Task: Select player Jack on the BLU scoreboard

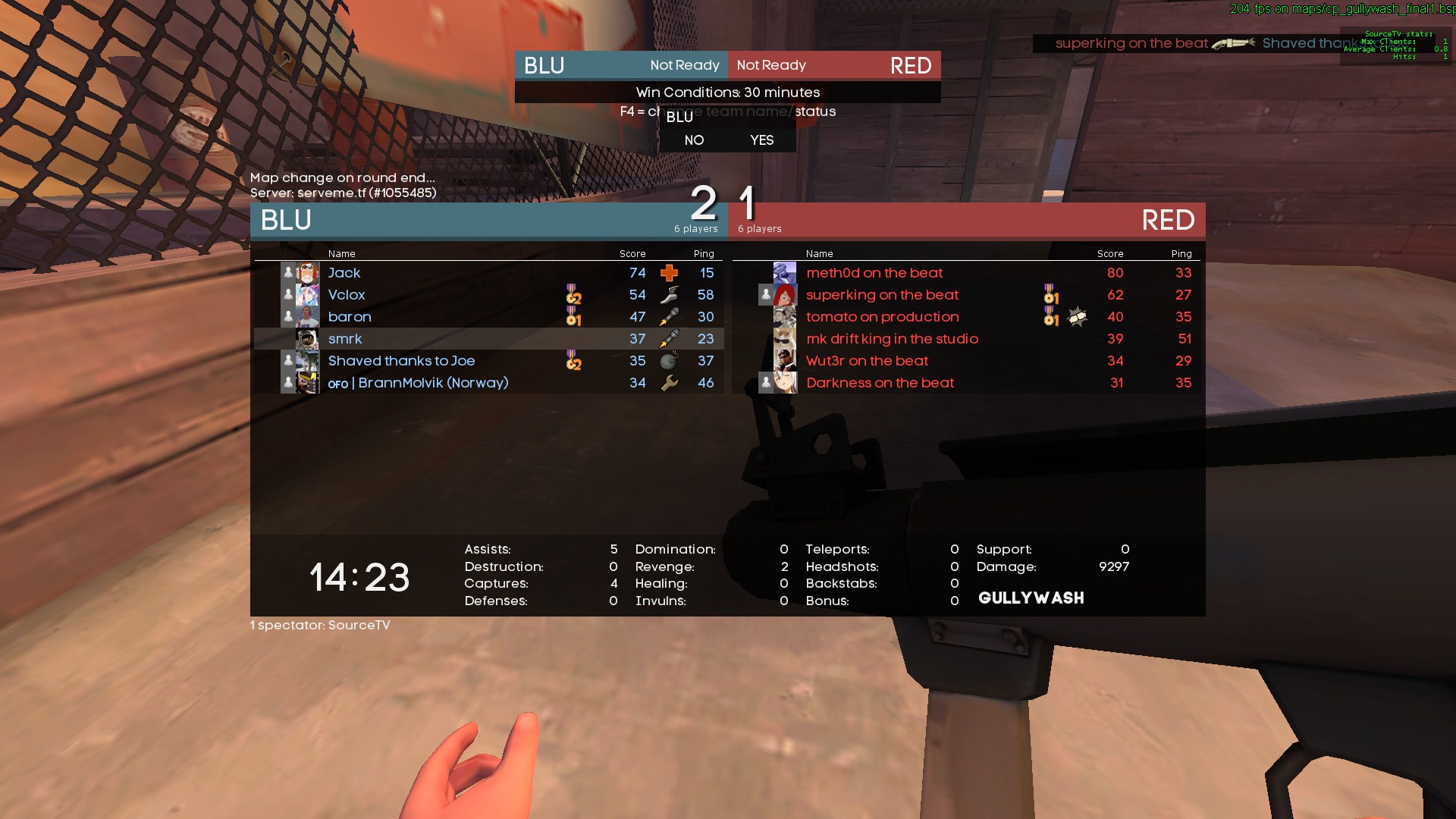Action: click(344, 273)
